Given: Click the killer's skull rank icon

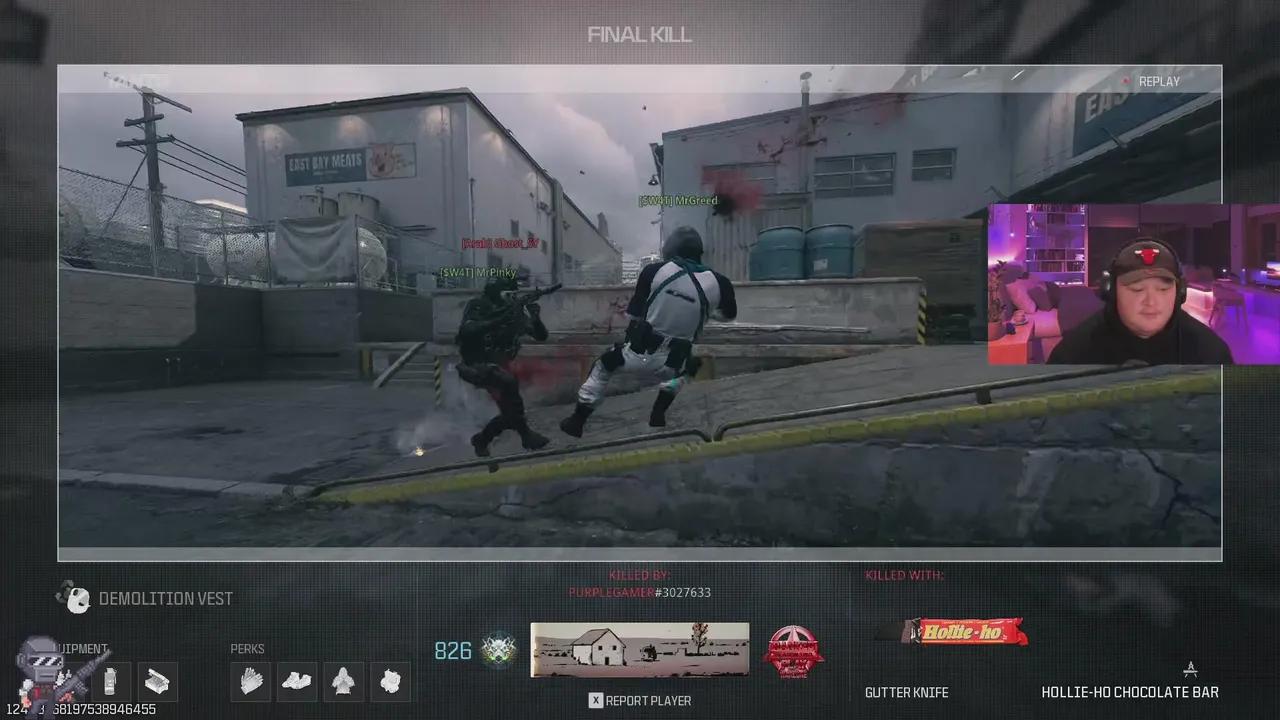Looking at the screenshot, I should 499,651.
